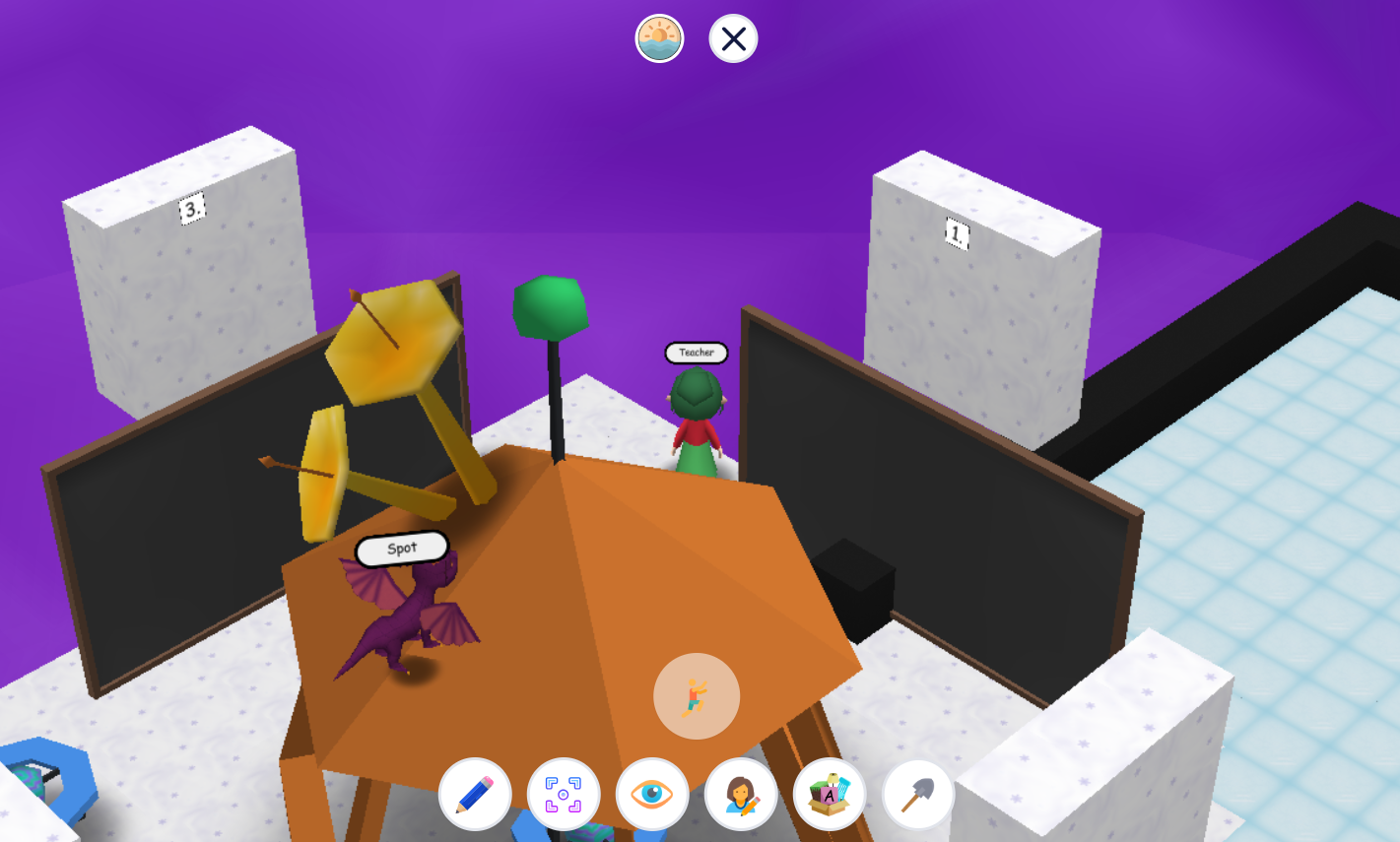Click the Teacher name tag
The image size is (1400, 842).
pos(696,353)
